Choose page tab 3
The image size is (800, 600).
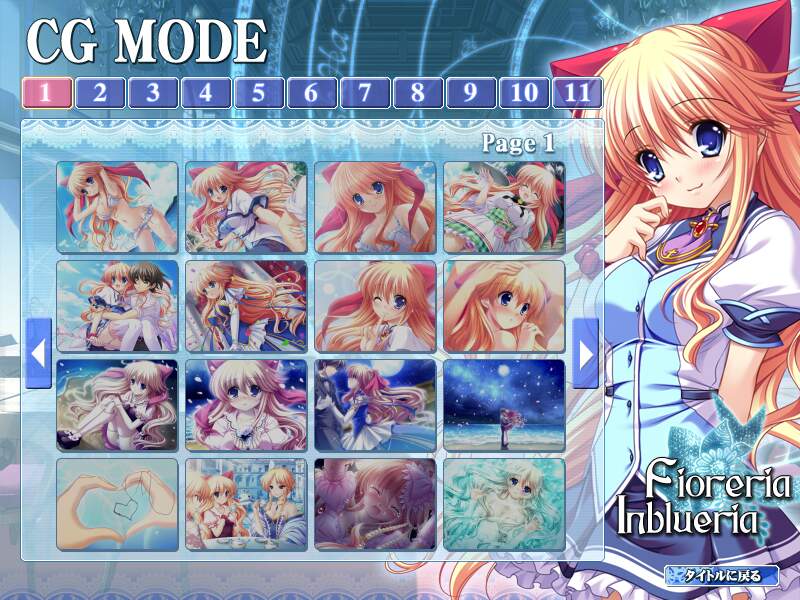coord(152,93)
